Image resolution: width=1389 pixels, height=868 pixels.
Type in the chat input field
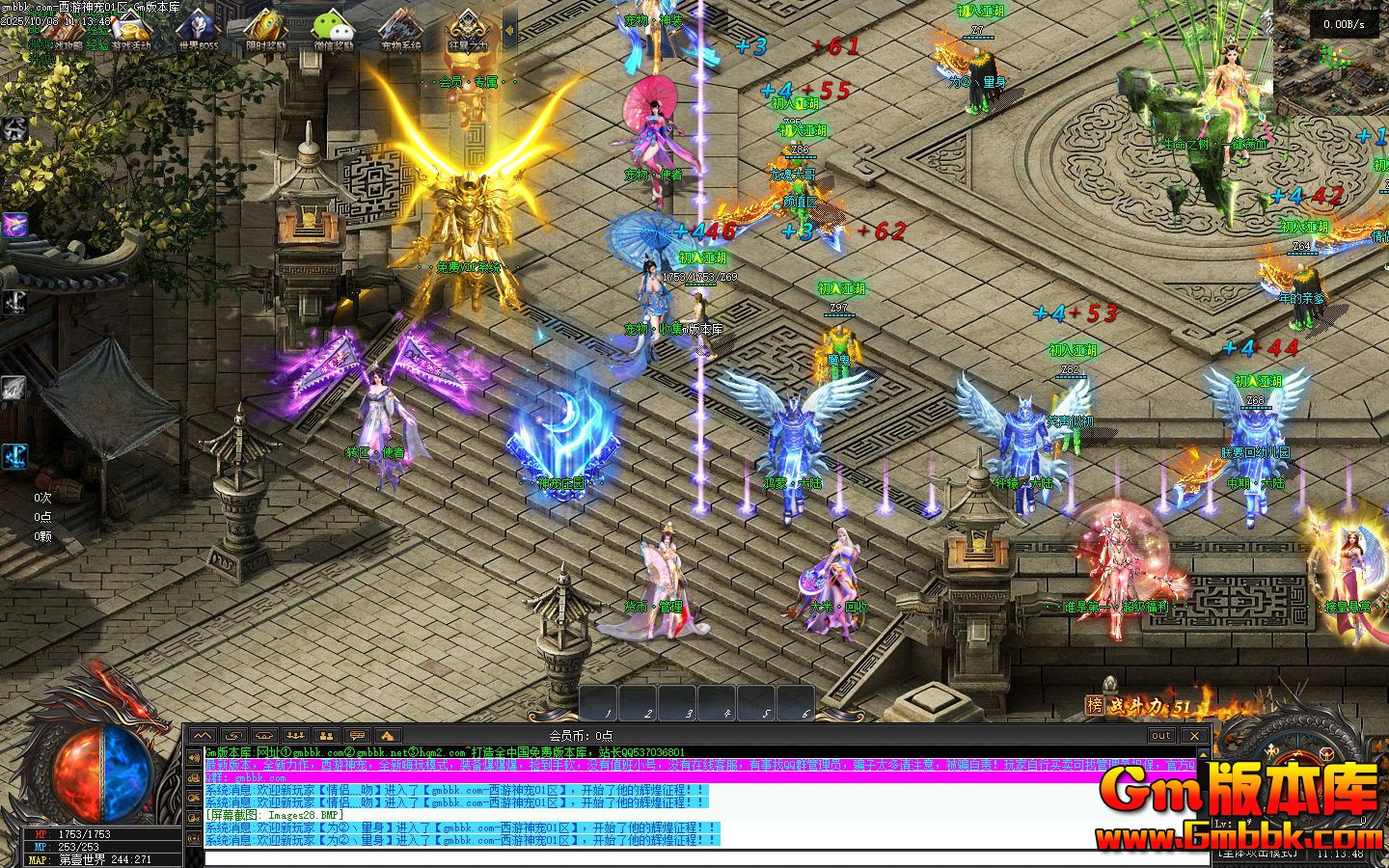[x=675, y=857]
